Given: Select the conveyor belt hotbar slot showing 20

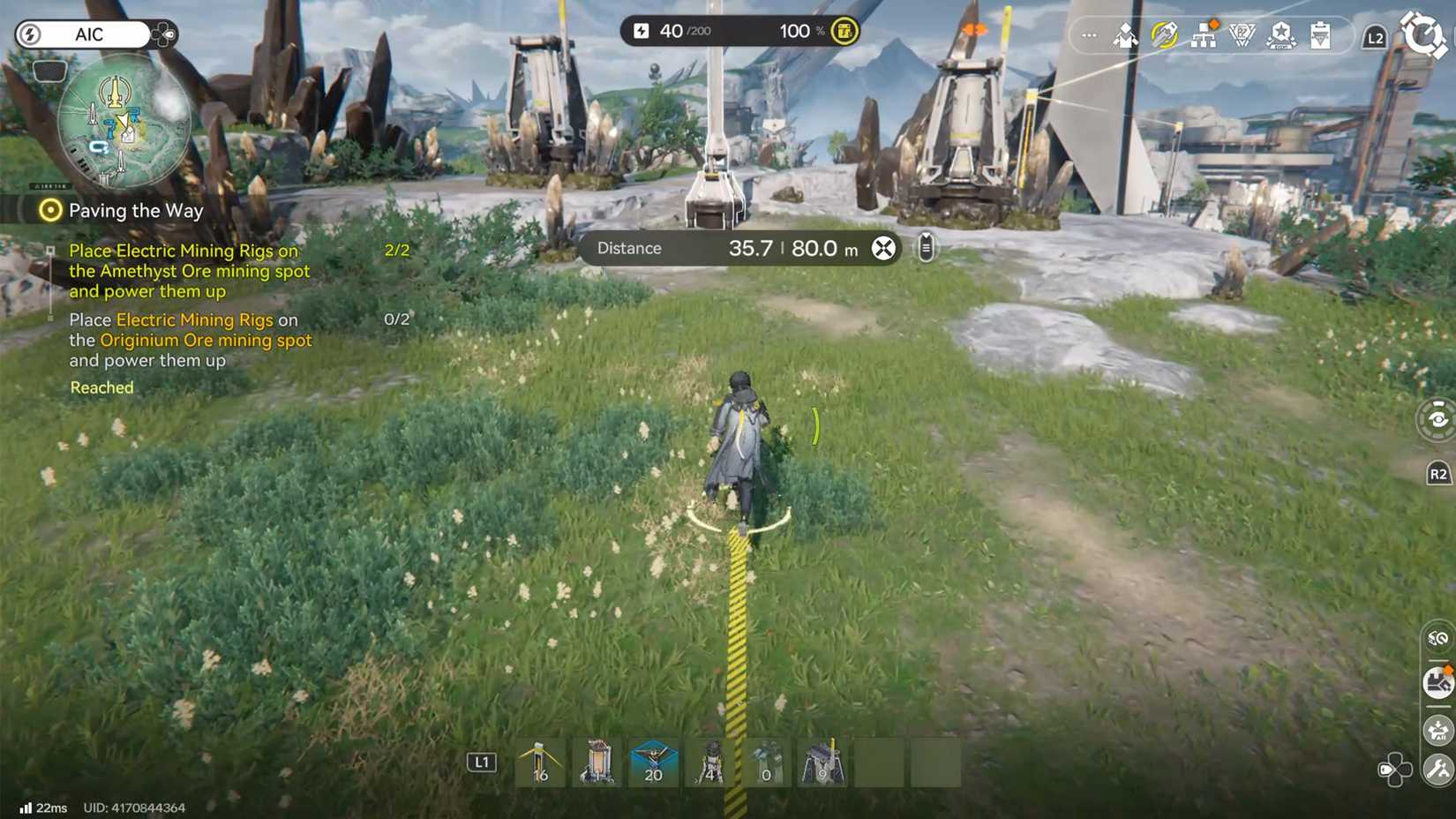Looking at the screenshot, I should [653, 763].
